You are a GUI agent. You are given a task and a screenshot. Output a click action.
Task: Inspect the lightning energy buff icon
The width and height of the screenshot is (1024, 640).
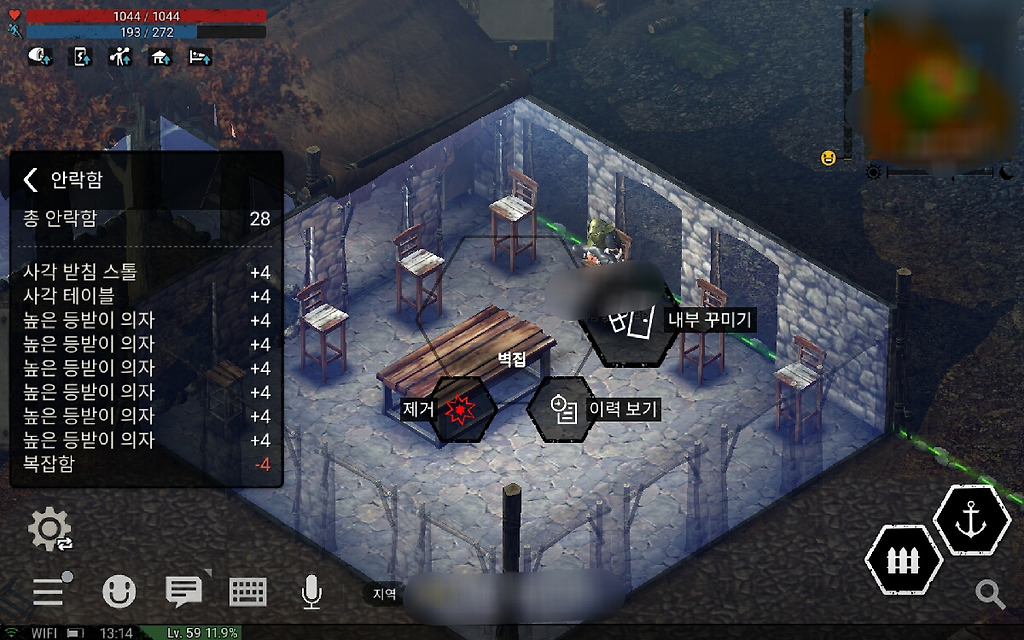coord(81,57)
